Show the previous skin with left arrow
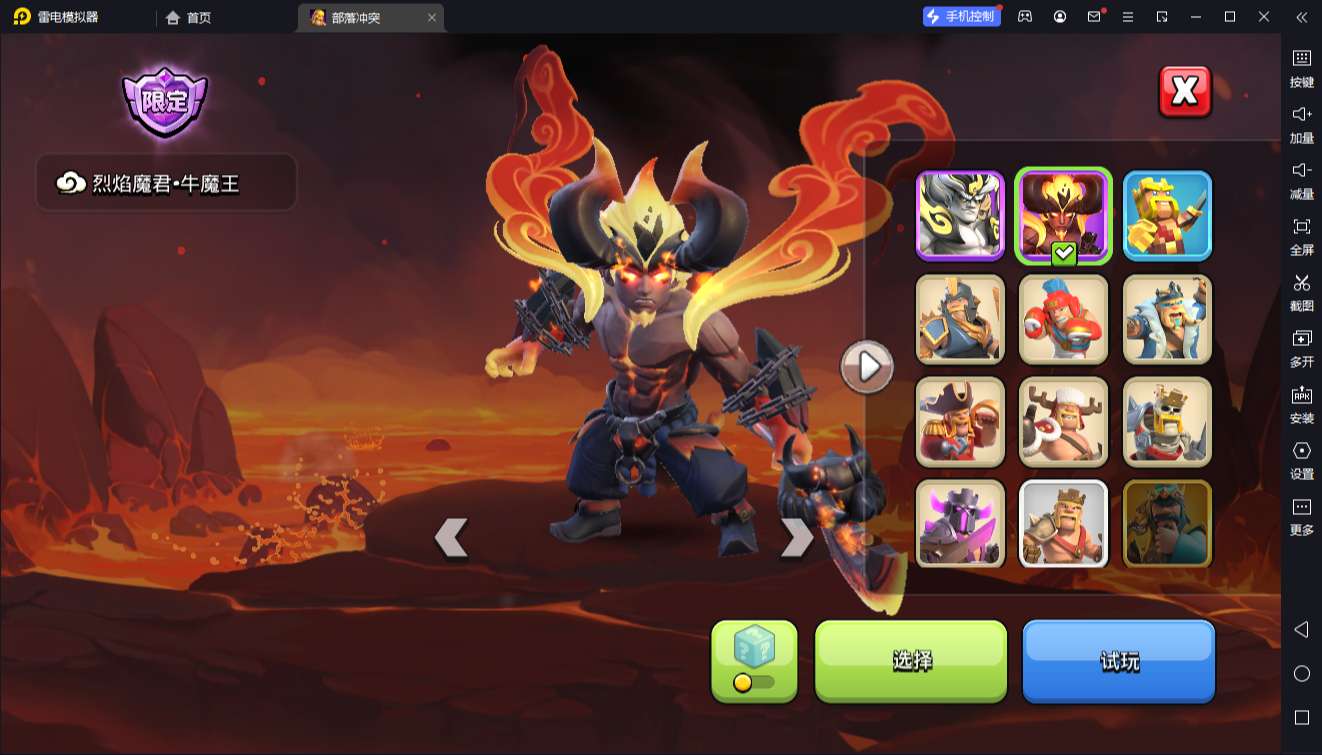1322x755 pixels. point(451,538)
